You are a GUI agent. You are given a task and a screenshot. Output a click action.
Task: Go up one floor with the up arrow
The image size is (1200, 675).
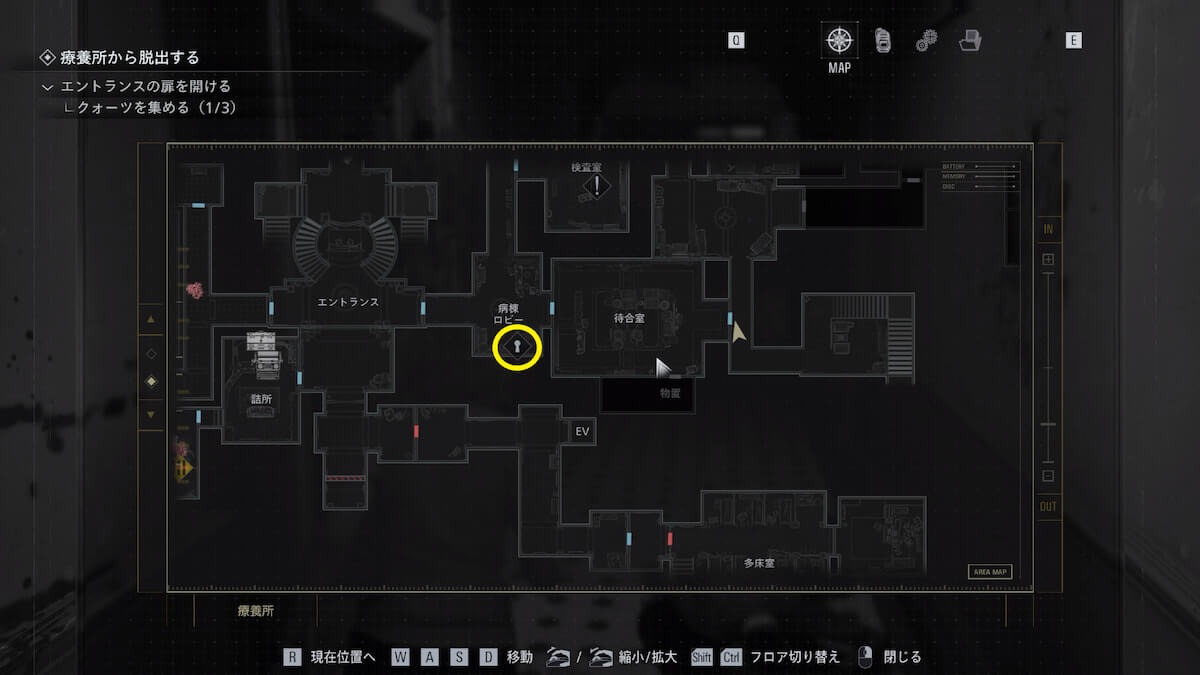(151, 320)
